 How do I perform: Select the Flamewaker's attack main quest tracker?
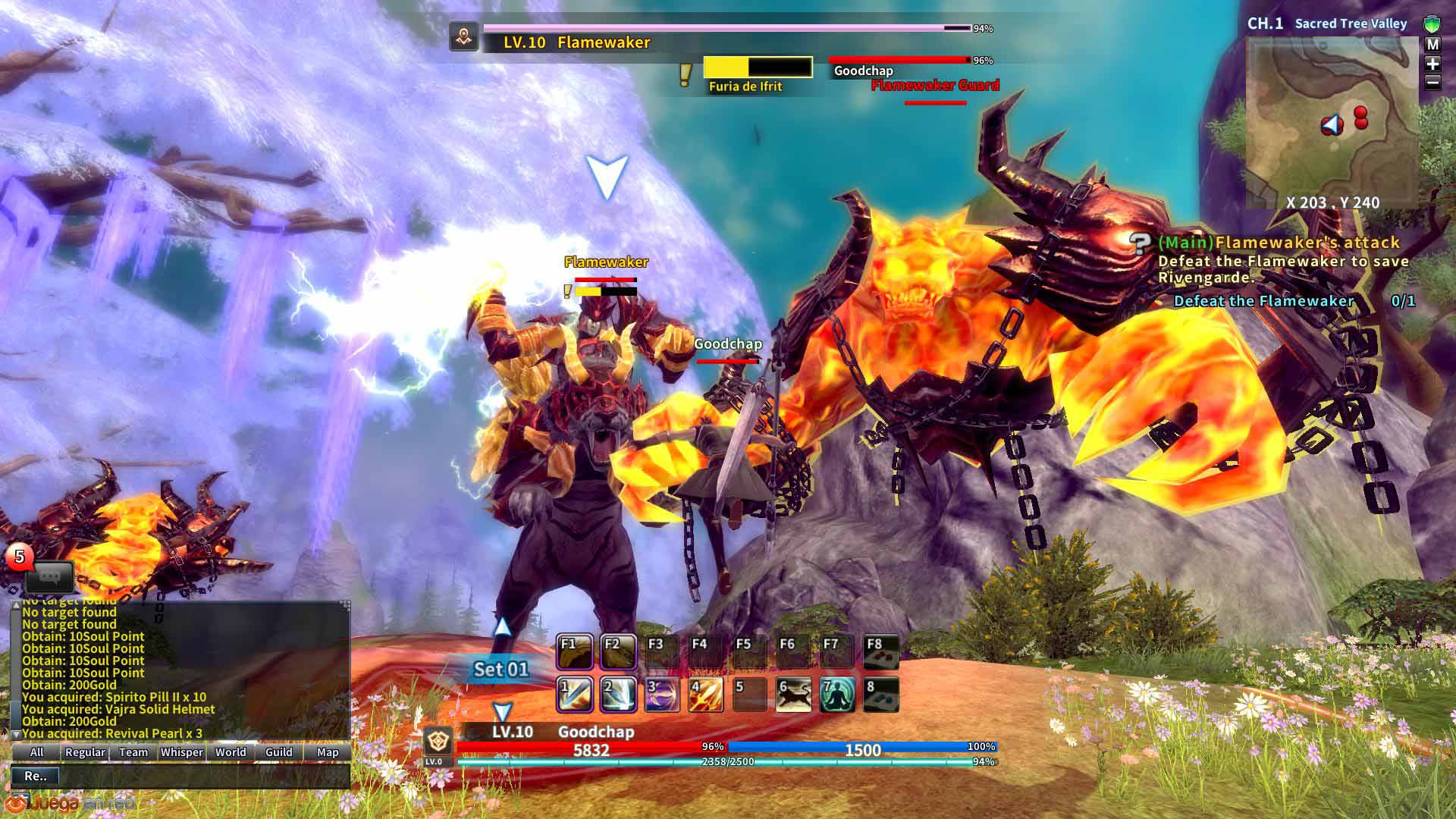pyautogui.click(x=1279, y=243)
